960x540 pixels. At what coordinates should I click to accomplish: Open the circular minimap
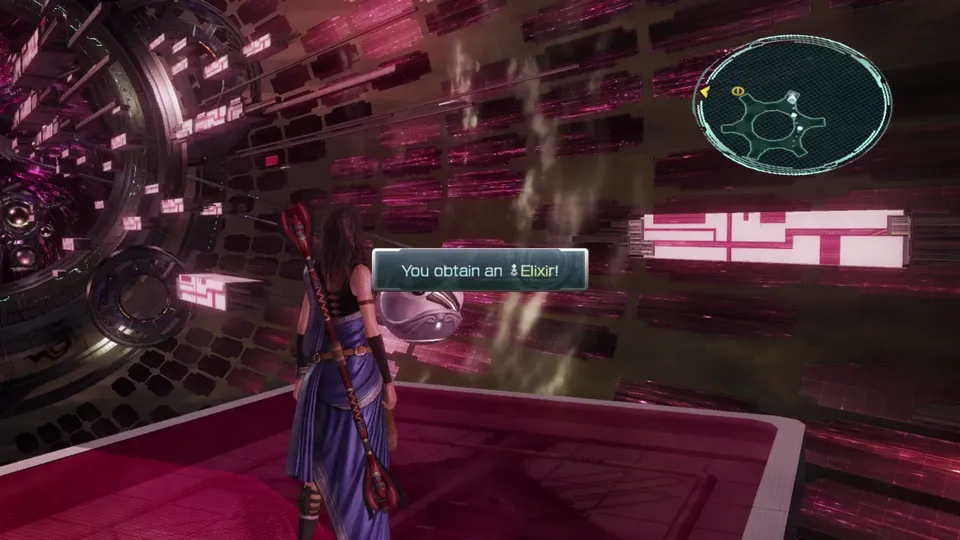pyautogui.click(x=792, y=107)
